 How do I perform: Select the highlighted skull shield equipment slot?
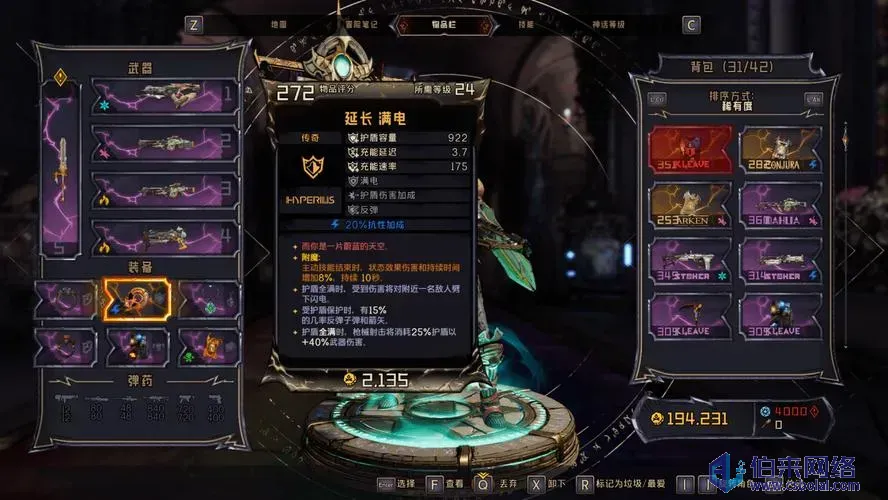(137, 298)
